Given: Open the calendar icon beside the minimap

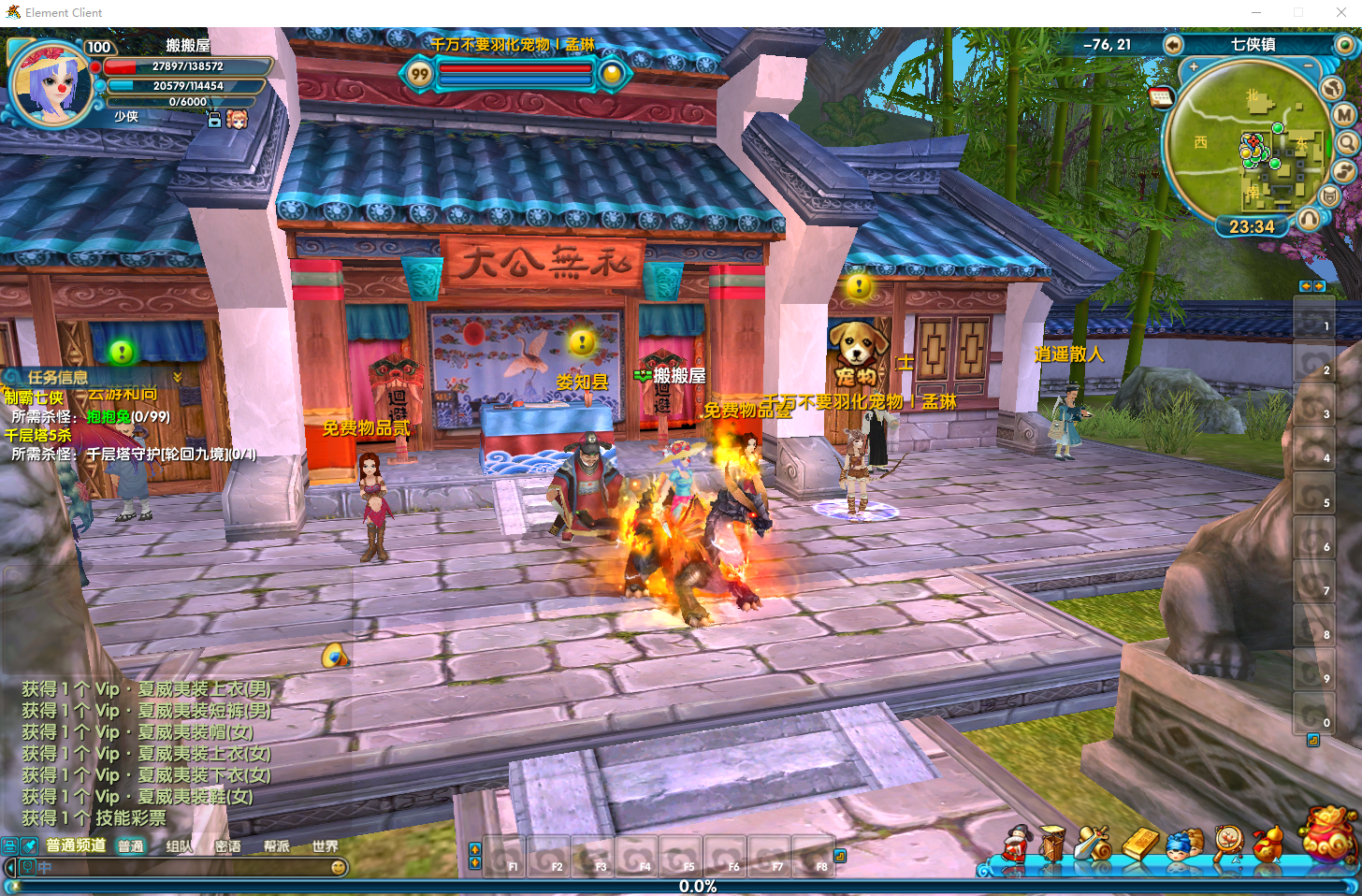Looking at the screenshot, I should click(x=1163, y=96).
